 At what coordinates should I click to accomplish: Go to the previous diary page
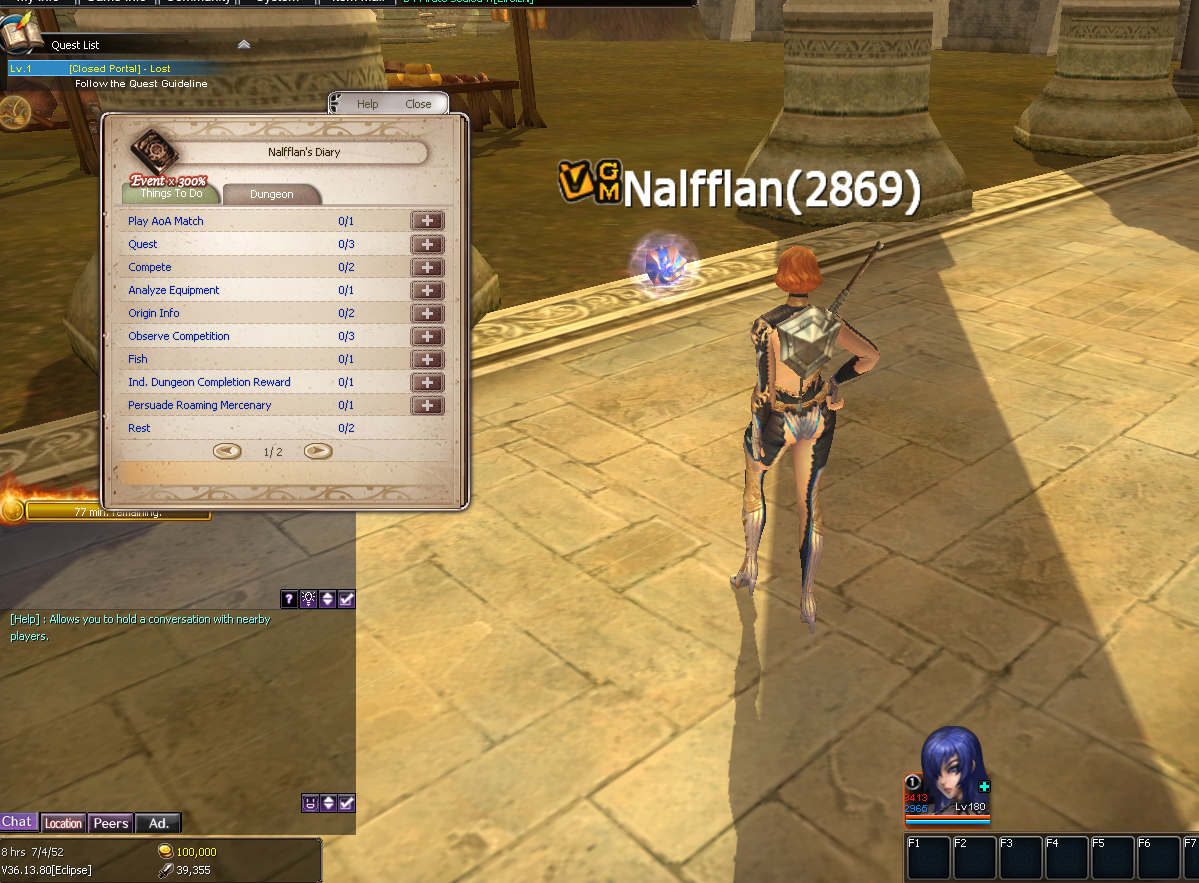[x=228, y=451]
